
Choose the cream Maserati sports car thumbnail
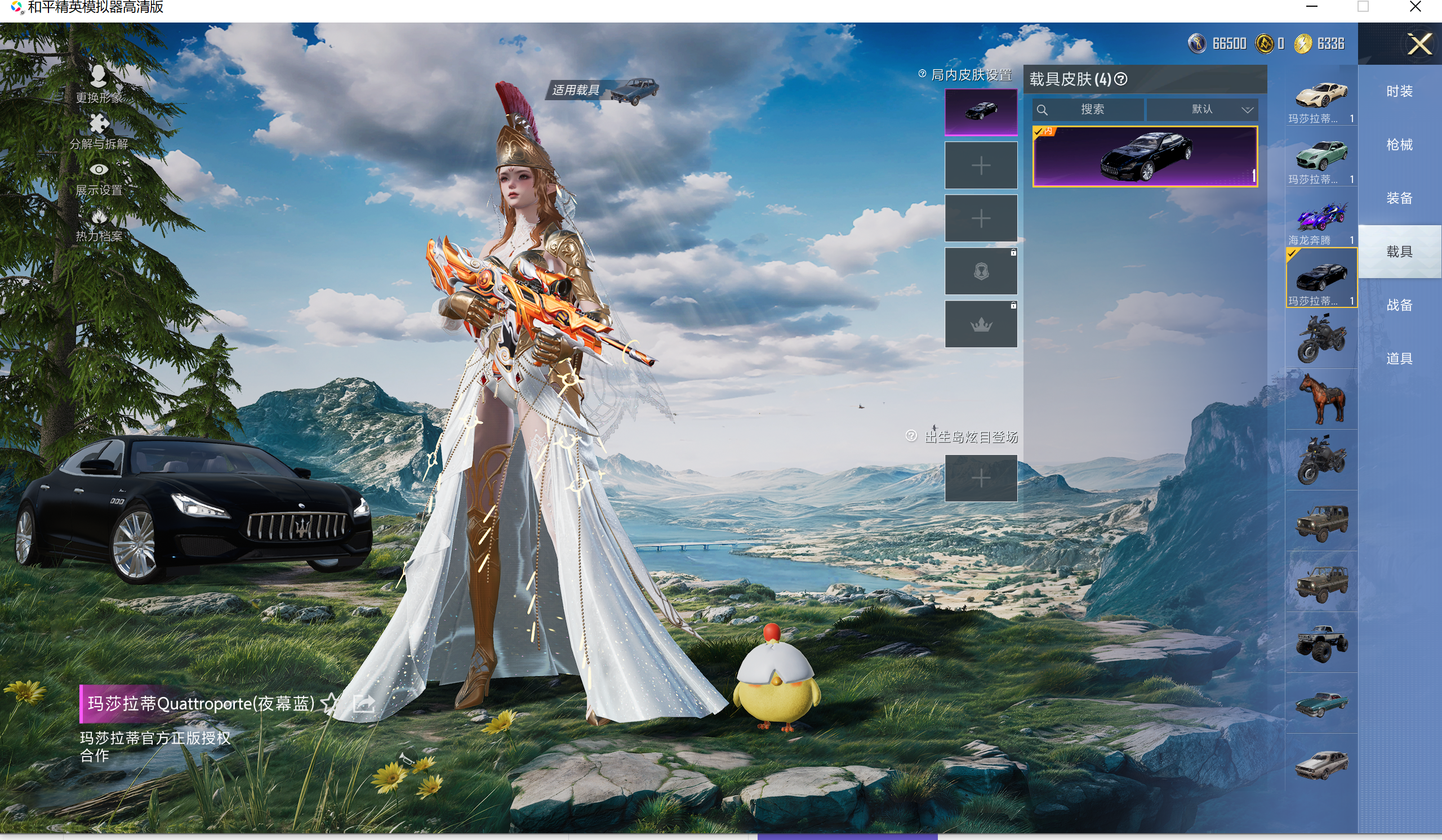1321,96
